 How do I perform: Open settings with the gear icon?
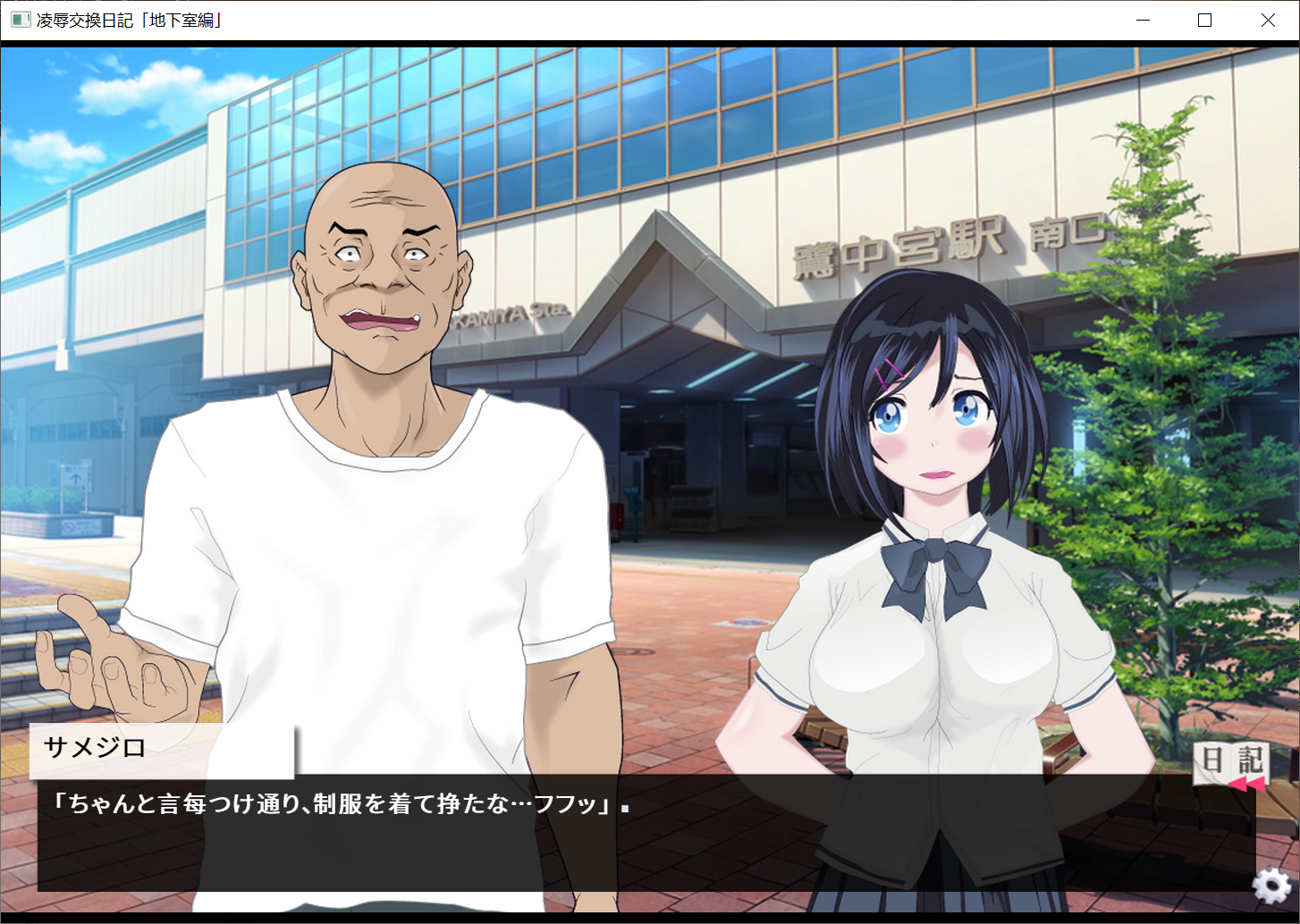pyautogui.click(x=1271, y=886)
